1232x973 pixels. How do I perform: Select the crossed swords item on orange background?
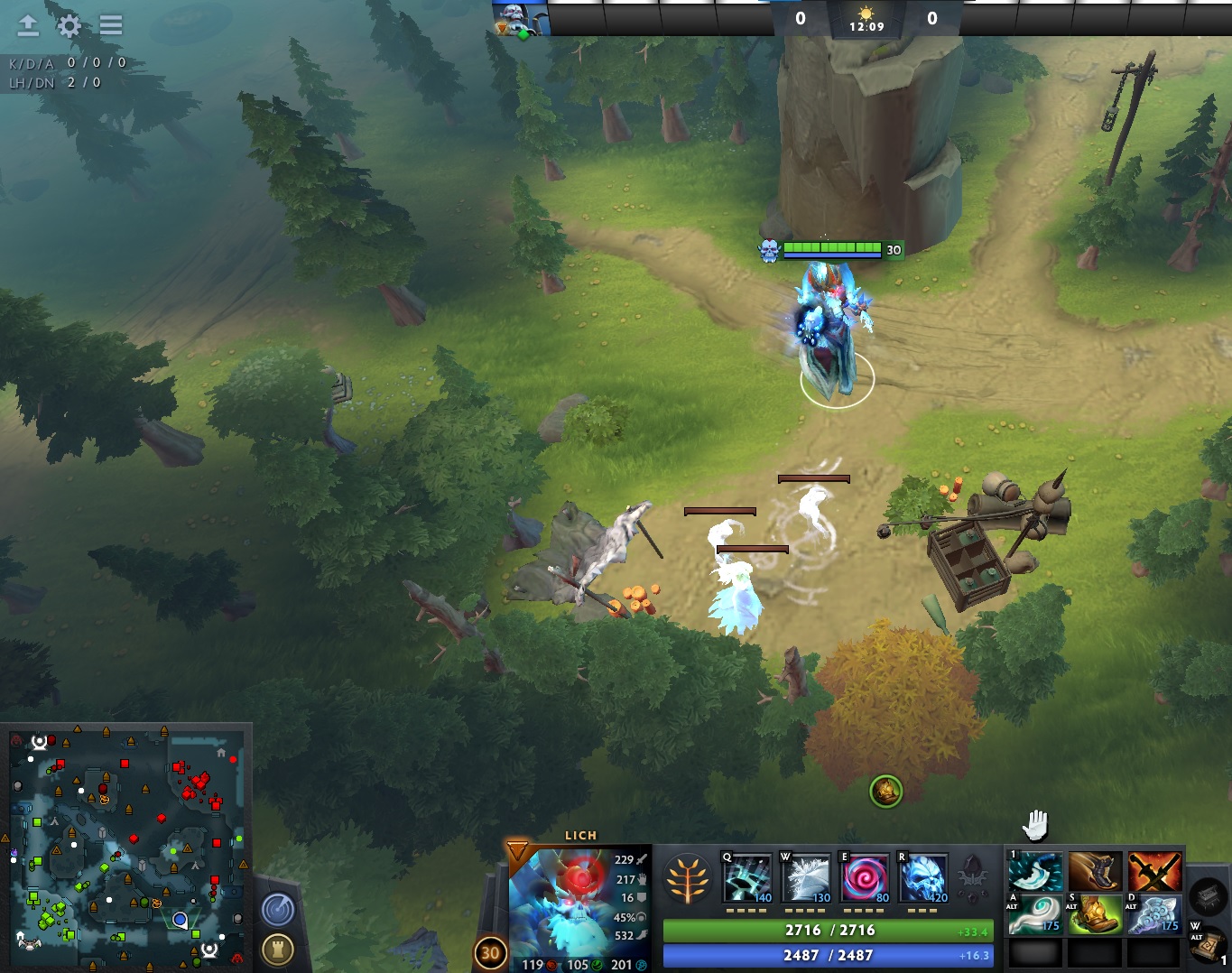click(x=1154, y=871)
